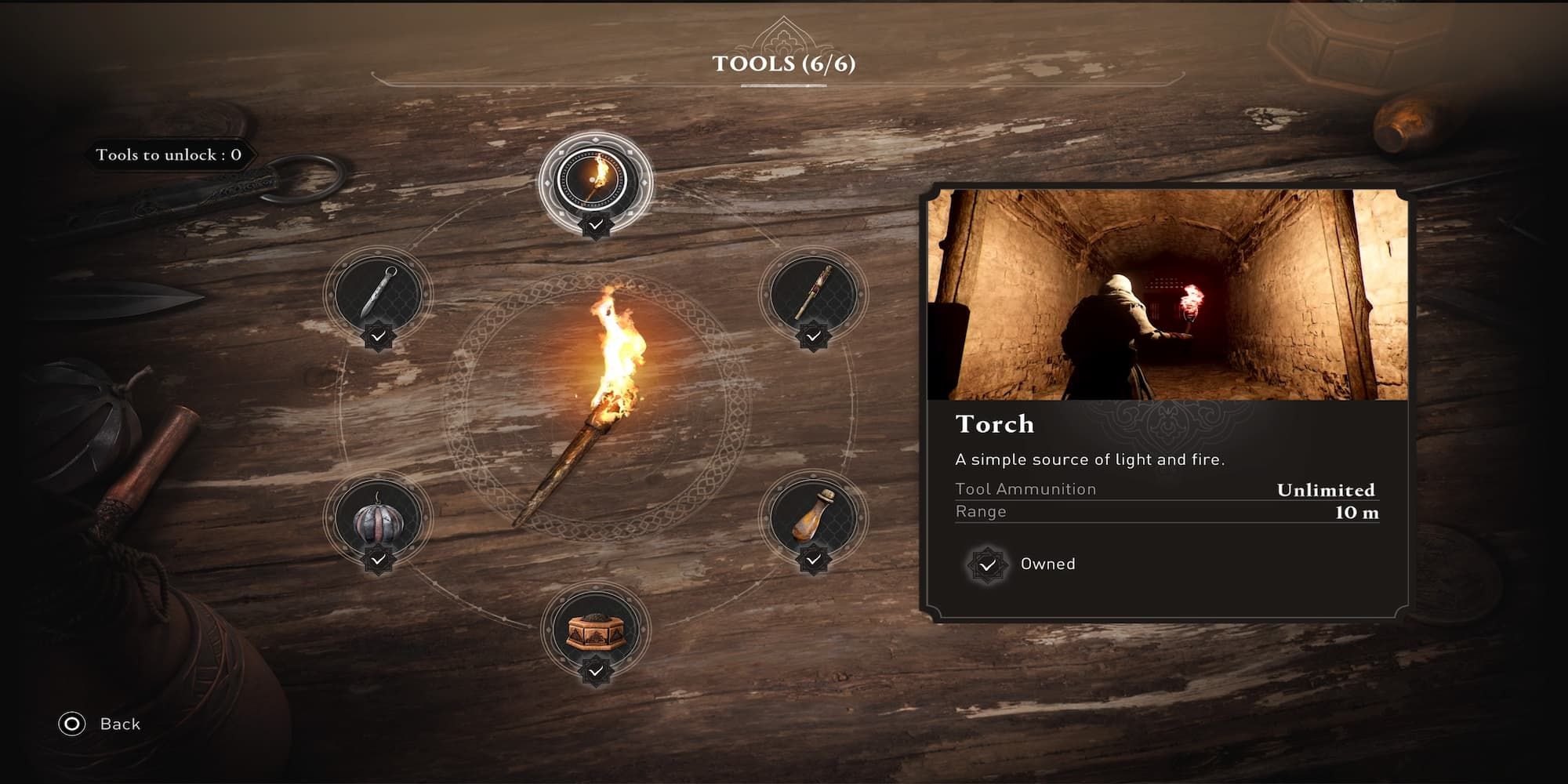Click the circular Back icon
The width and height of the screenshot is (1568, 784).
click(x=72, y=724)
